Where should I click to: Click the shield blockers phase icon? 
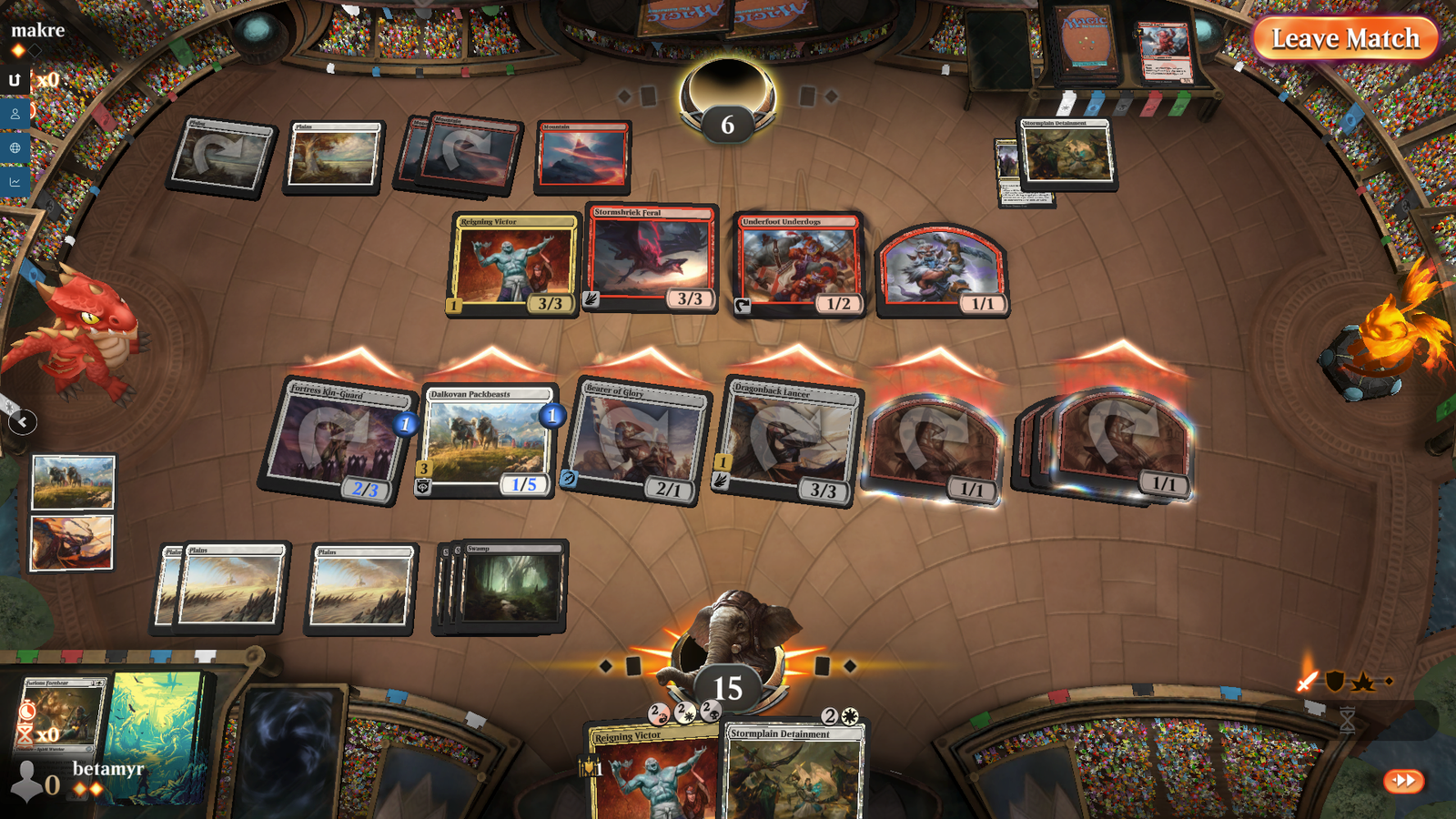coord(1334,681)
